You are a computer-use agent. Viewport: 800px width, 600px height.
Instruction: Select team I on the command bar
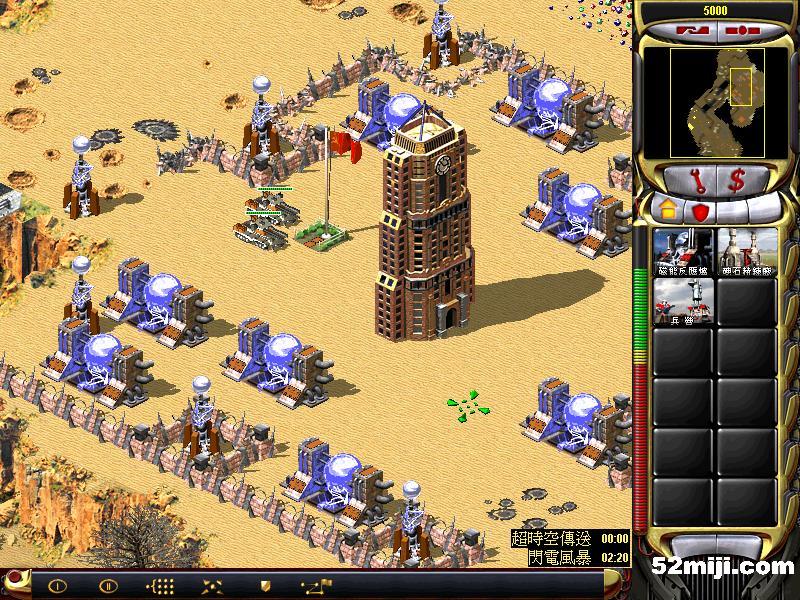pyautogui.click(x=57, y=585)
